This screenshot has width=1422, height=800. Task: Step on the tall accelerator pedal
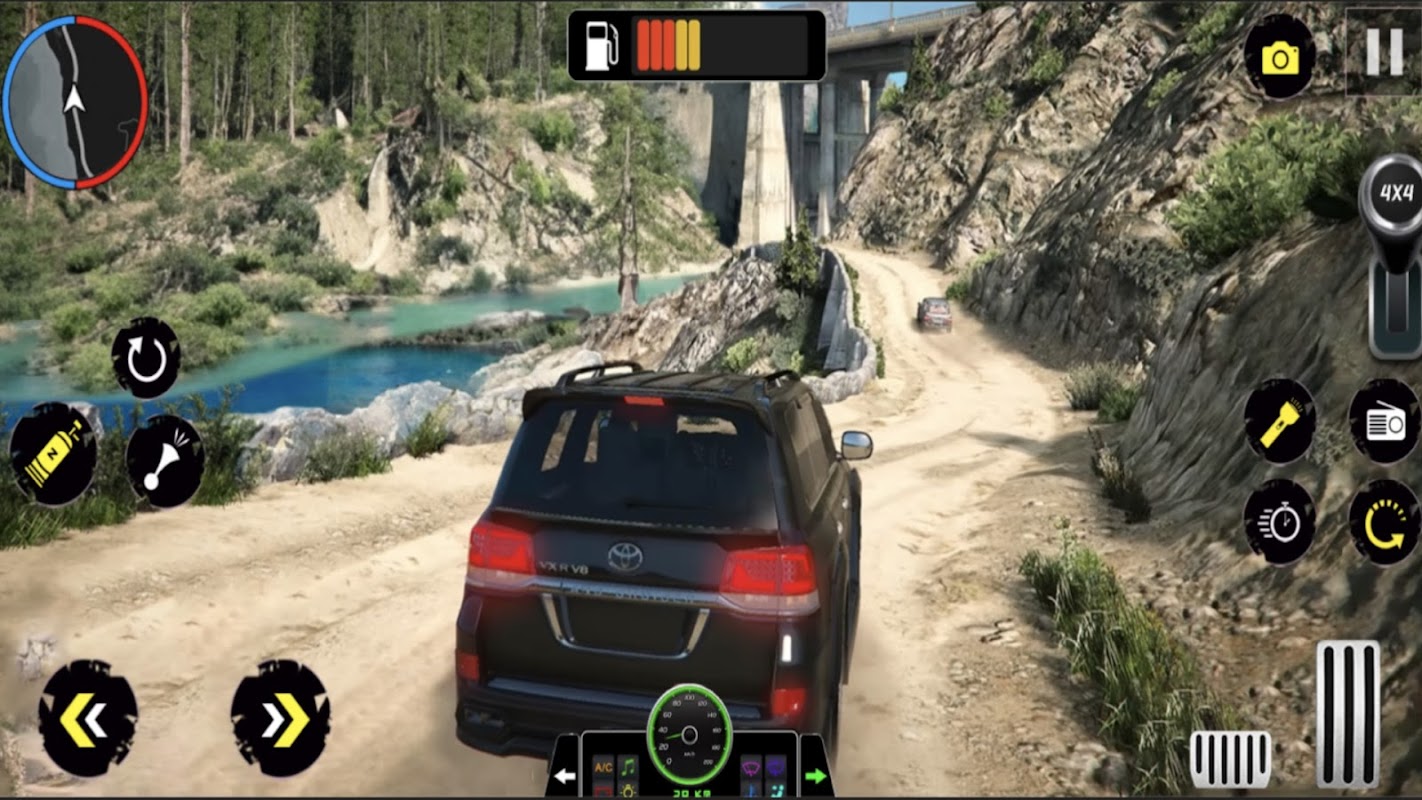(1347, 713)
